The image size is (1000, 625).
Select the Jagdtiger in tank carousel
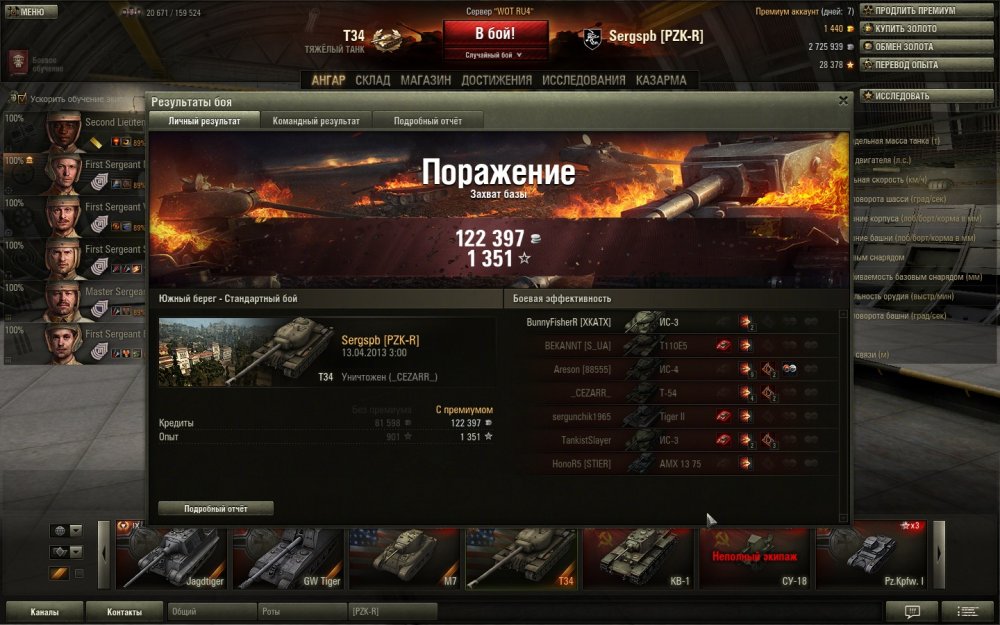pyautogui.click(x=172, y=555)
